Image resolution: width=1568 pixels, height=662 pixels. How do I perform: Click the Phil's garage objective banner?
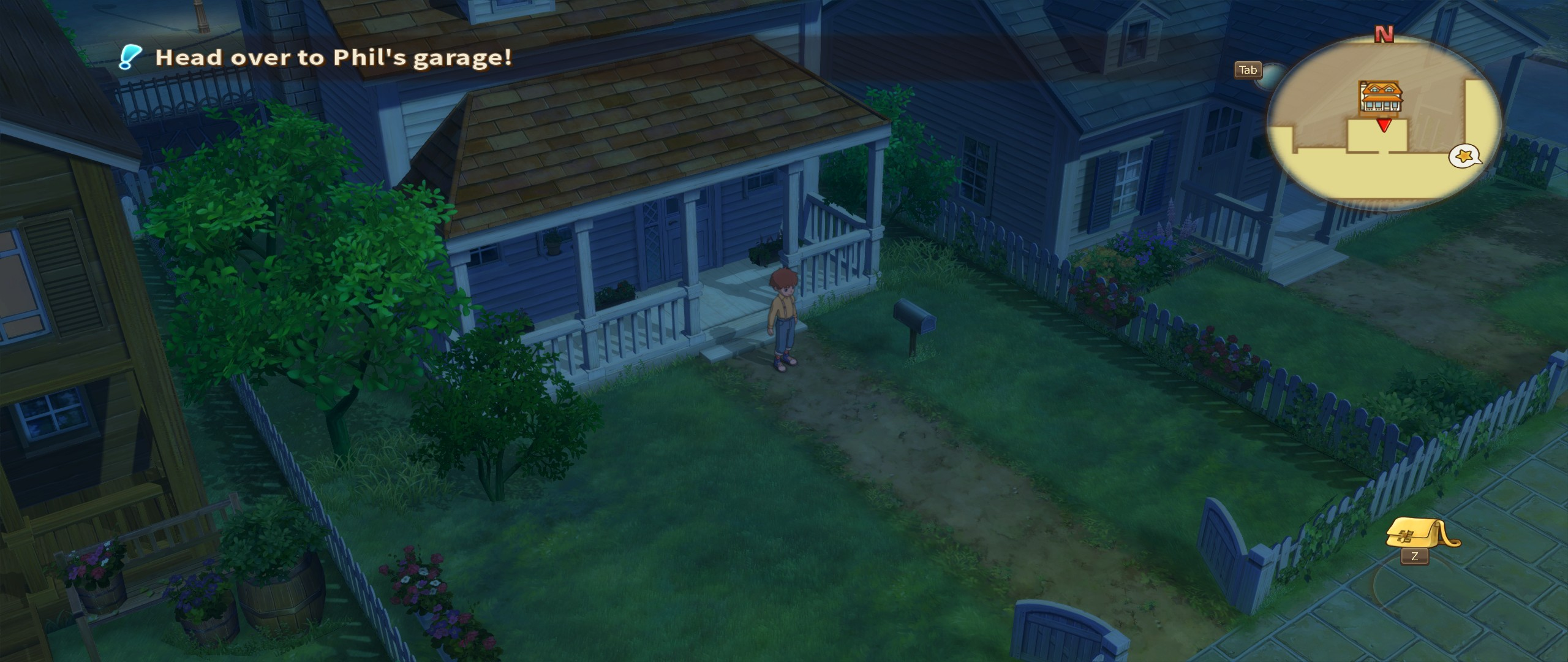tap(333, 58)
